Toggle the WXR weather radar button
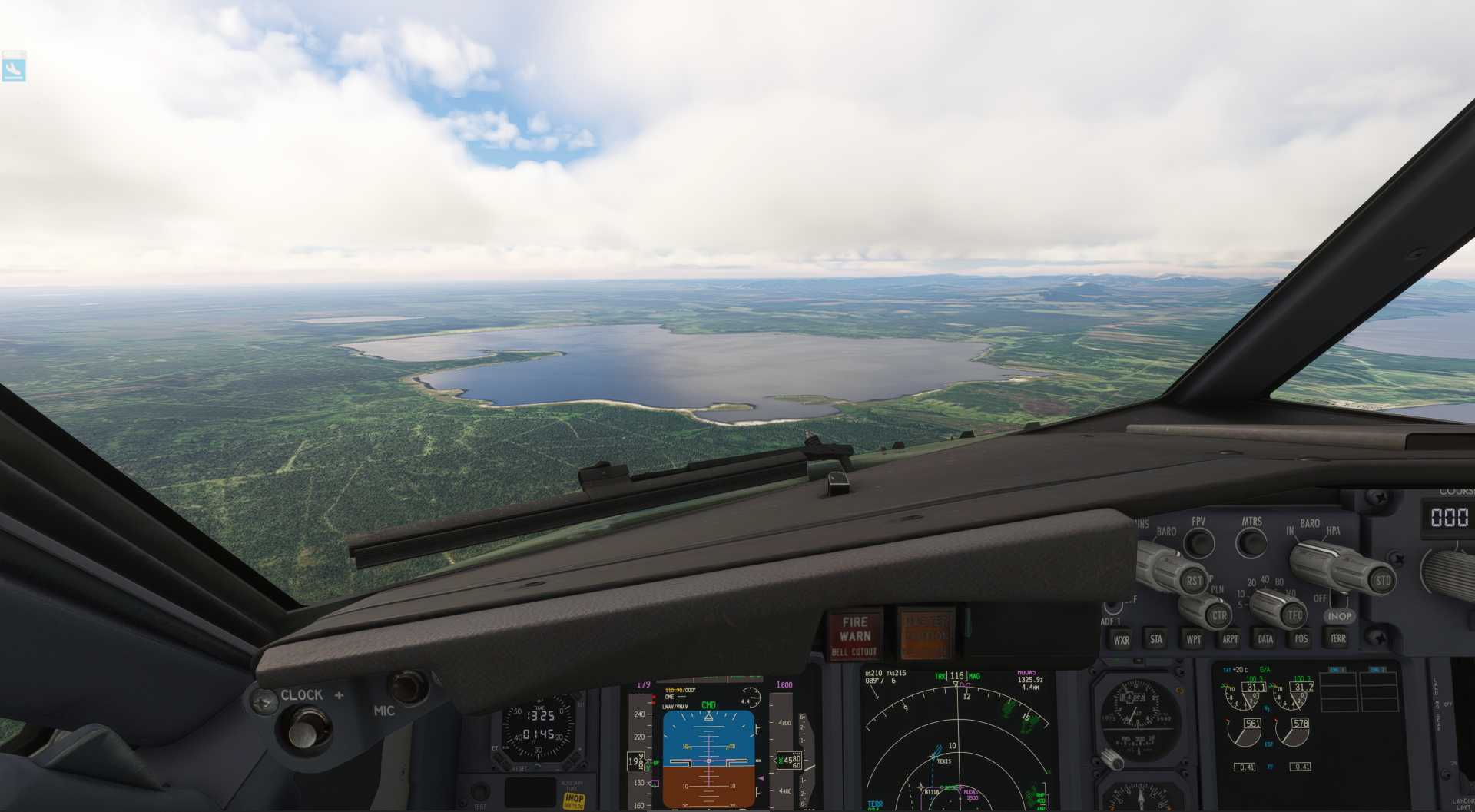Viewport: 1475px width, 812px height. [x=1122, y=640]
